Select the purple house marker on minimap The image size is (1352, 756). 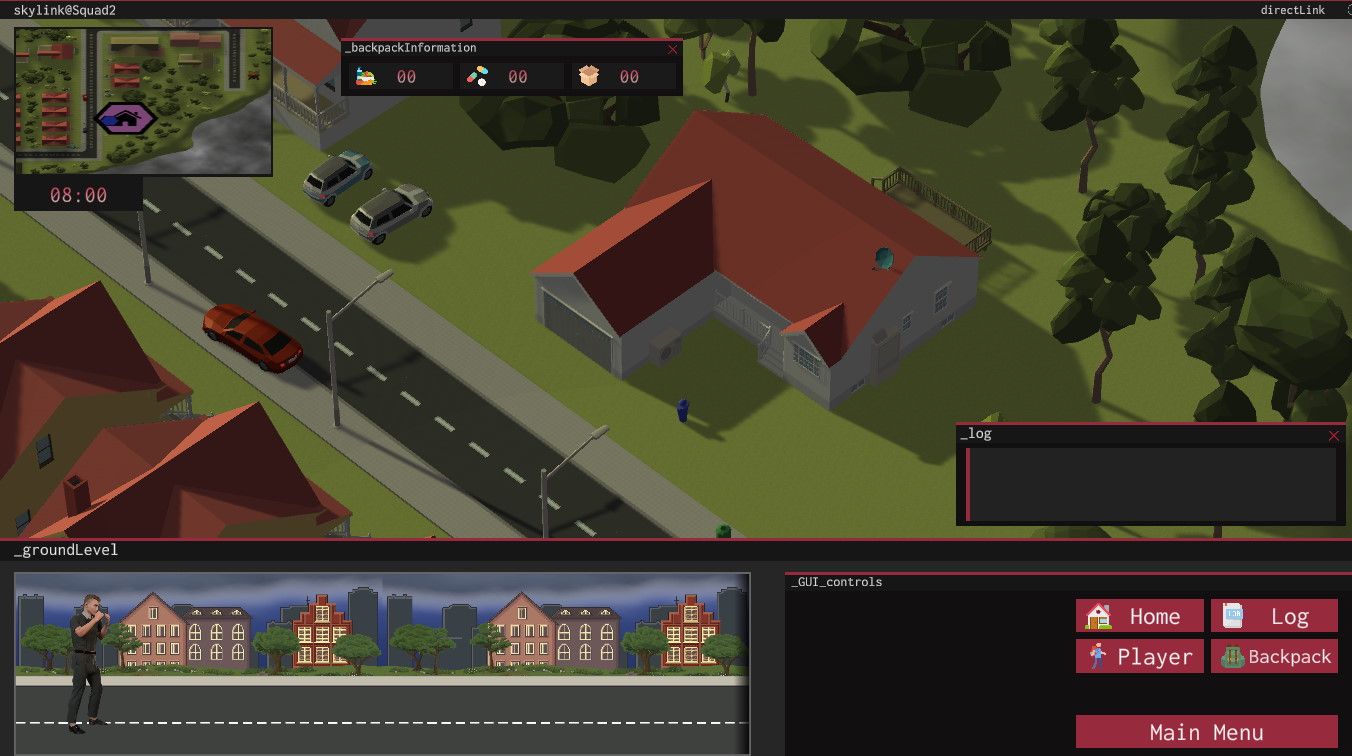tap(125, 119)
